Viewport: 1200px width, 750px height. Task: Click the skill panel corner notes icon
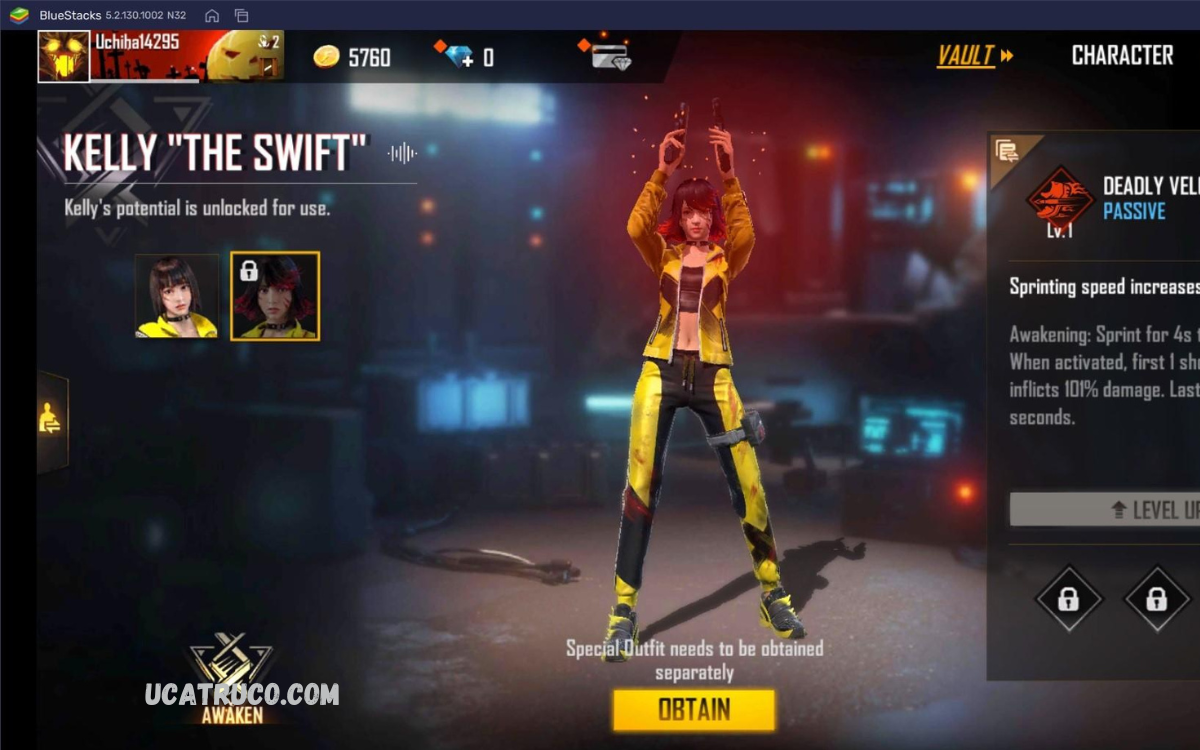[1006, 152]
